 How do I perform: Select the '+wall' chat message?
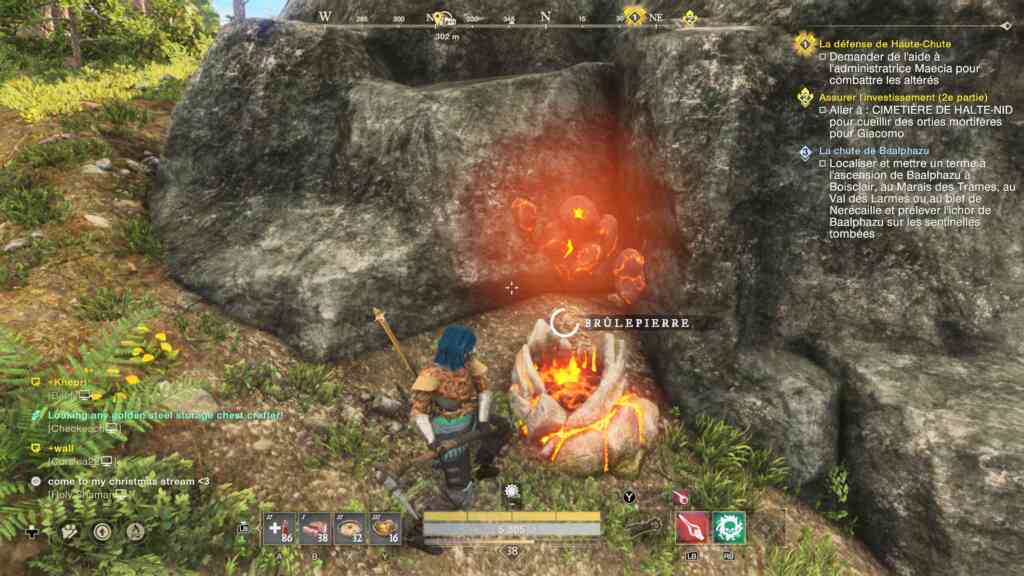coord(62,448)
